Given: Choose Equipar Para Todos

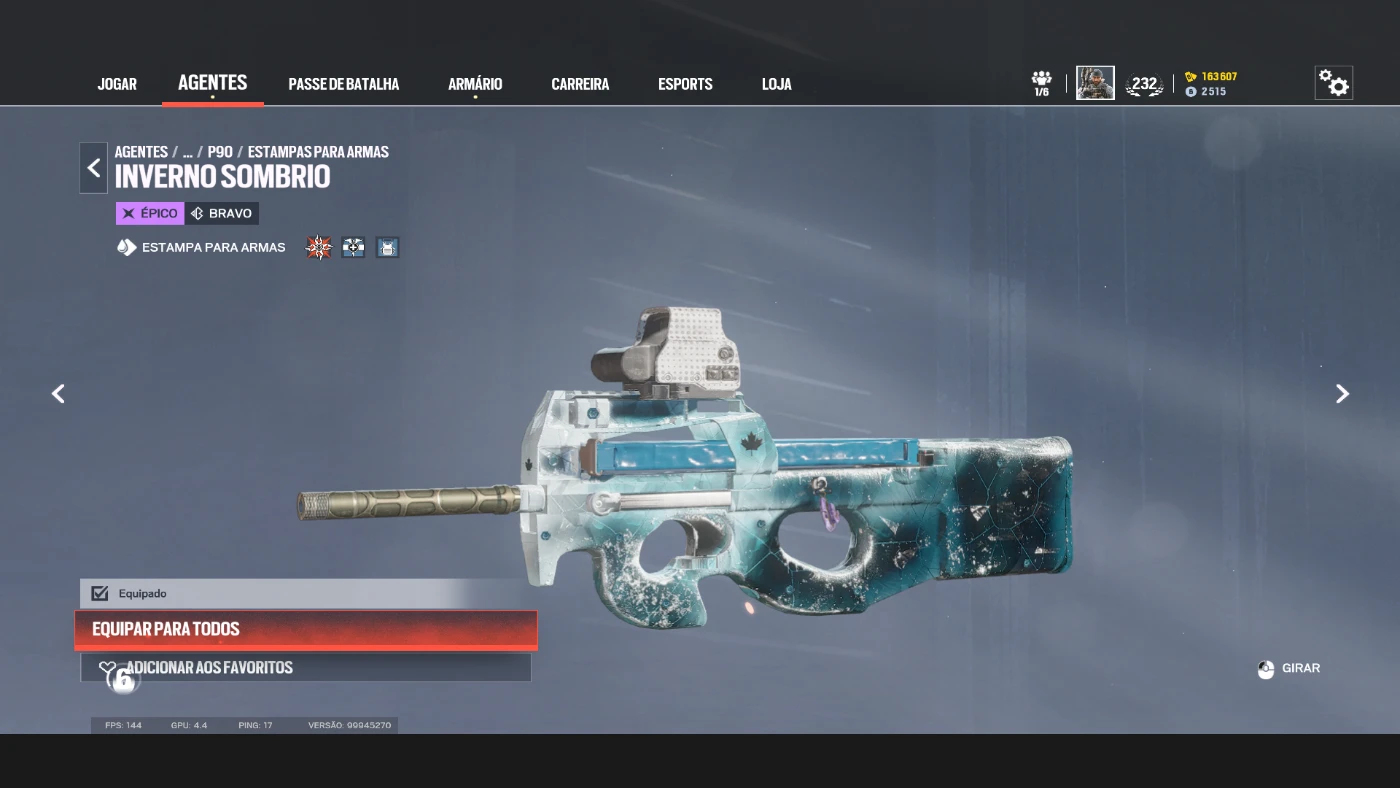Looking at the screenshot, I should (305, 629).
